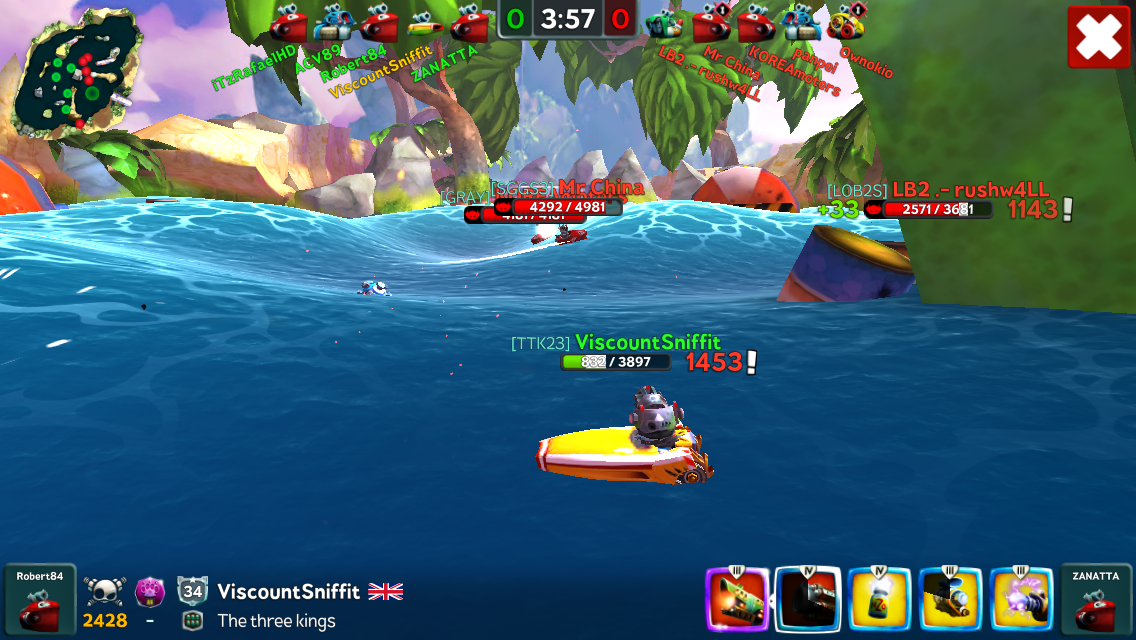Select the nitro bottle item slot
Screen dimensions: 1136x640
click(x=879, y=599)
